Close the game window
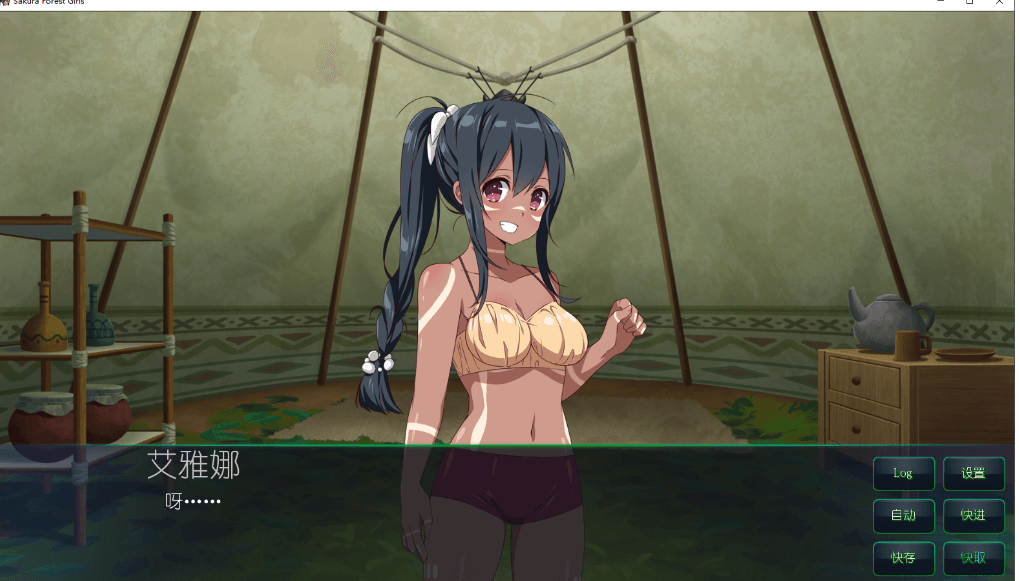 pos(1001,3)
